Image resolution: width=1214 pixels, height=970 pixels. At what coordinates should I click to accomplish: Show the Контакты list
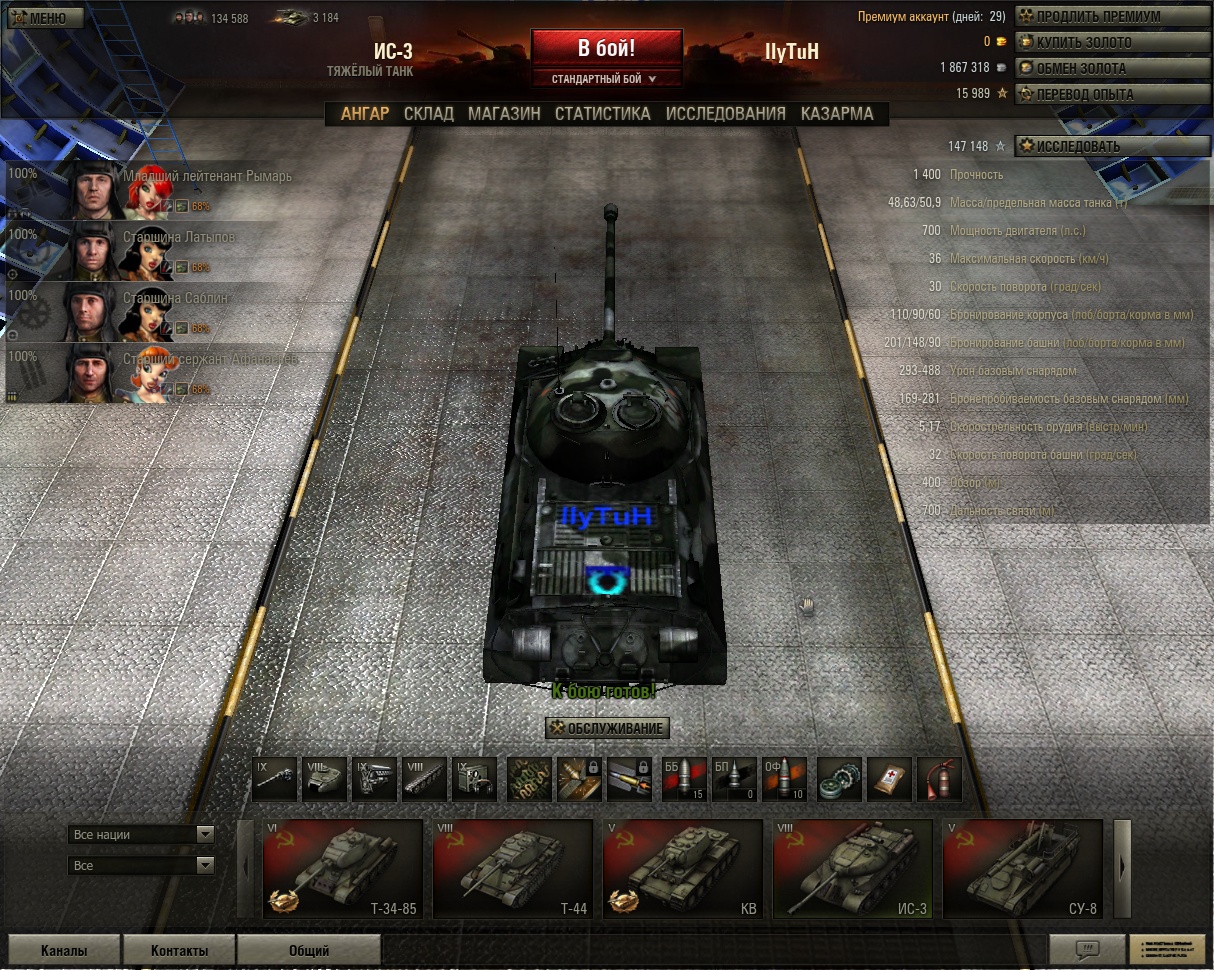(179, 950)
